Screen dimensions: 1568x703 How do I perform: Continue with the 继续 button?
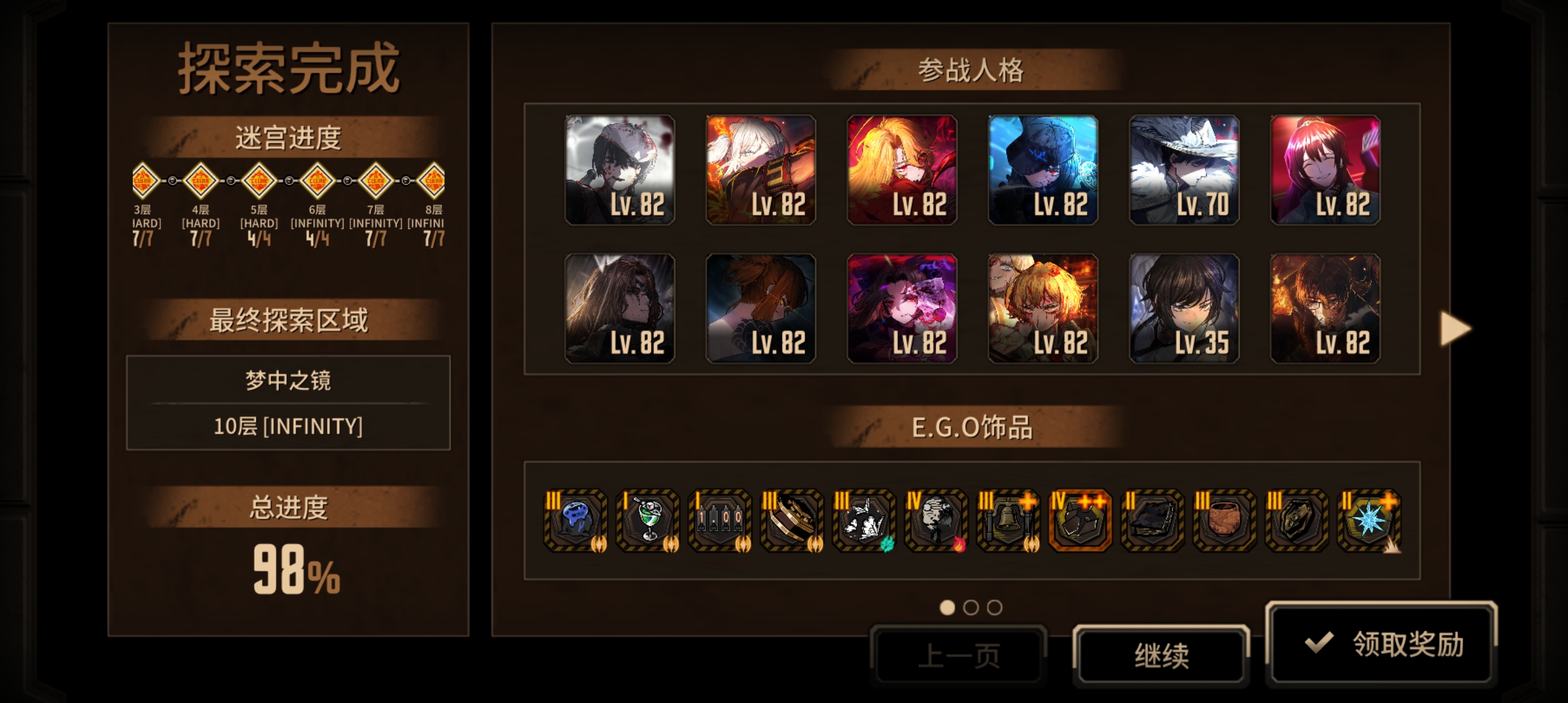pos(1161,655)
